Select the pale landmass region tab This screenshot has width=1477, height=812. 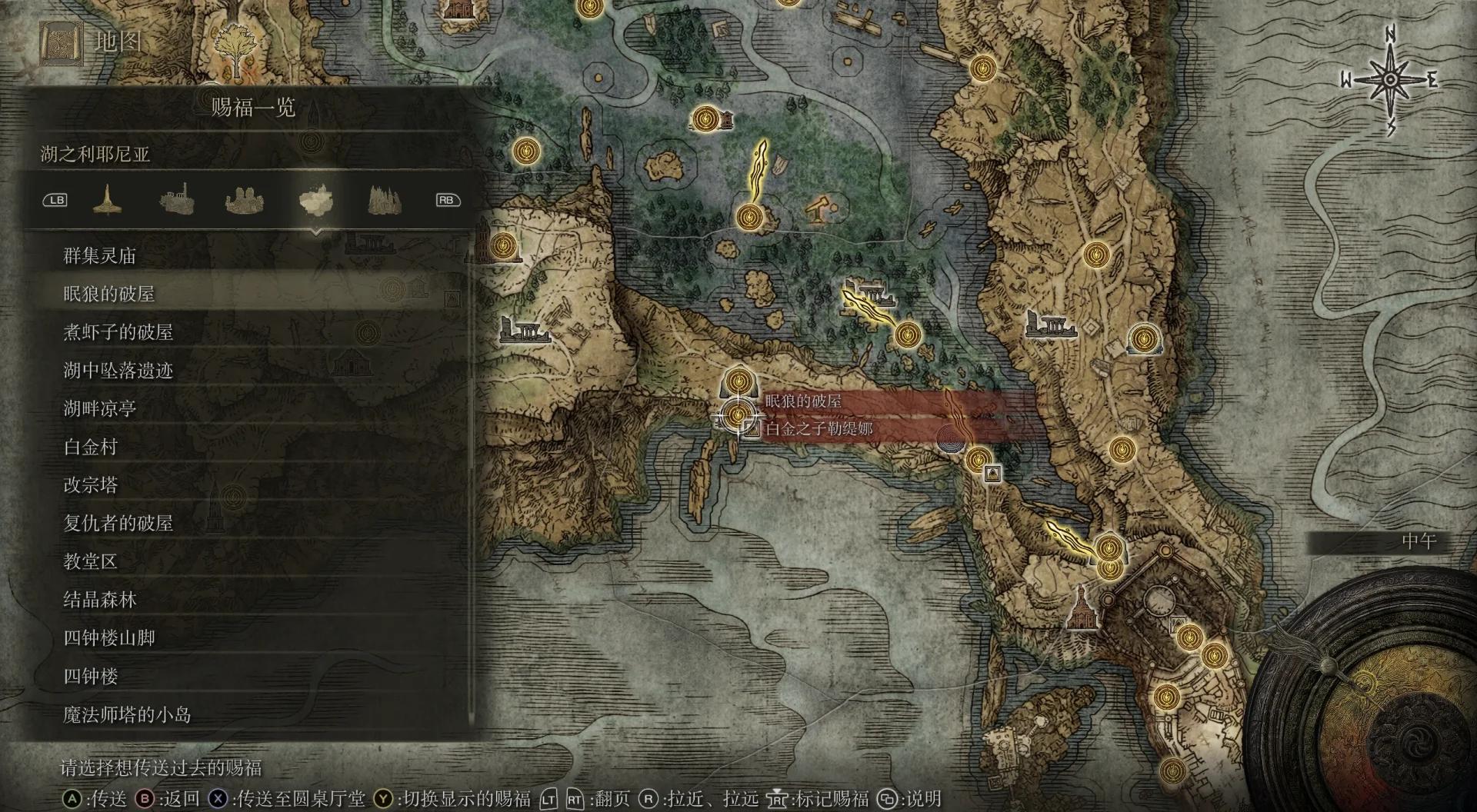(315, 201)
